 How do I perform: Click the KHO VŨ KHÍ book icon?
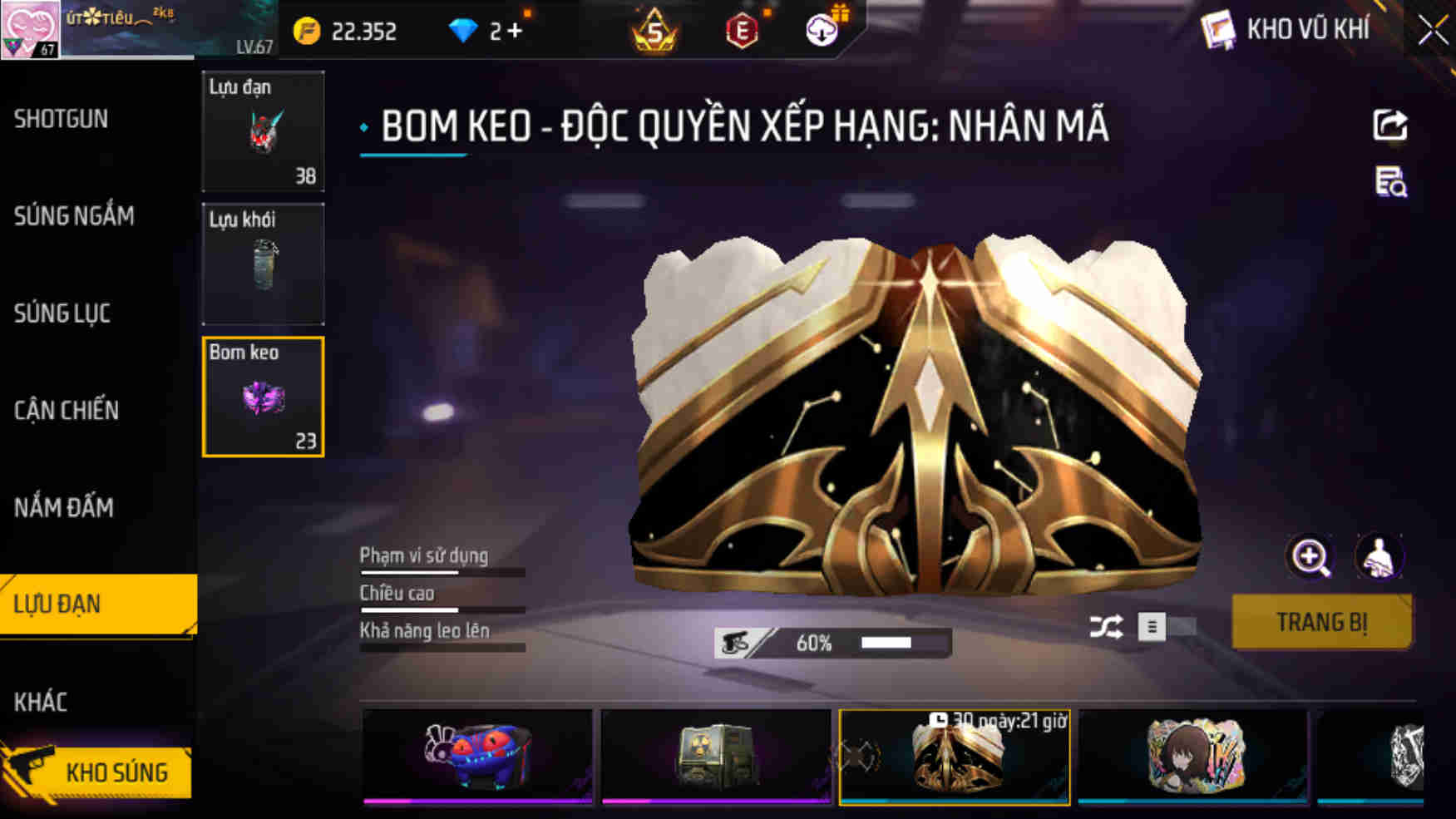coord(1221,31)
